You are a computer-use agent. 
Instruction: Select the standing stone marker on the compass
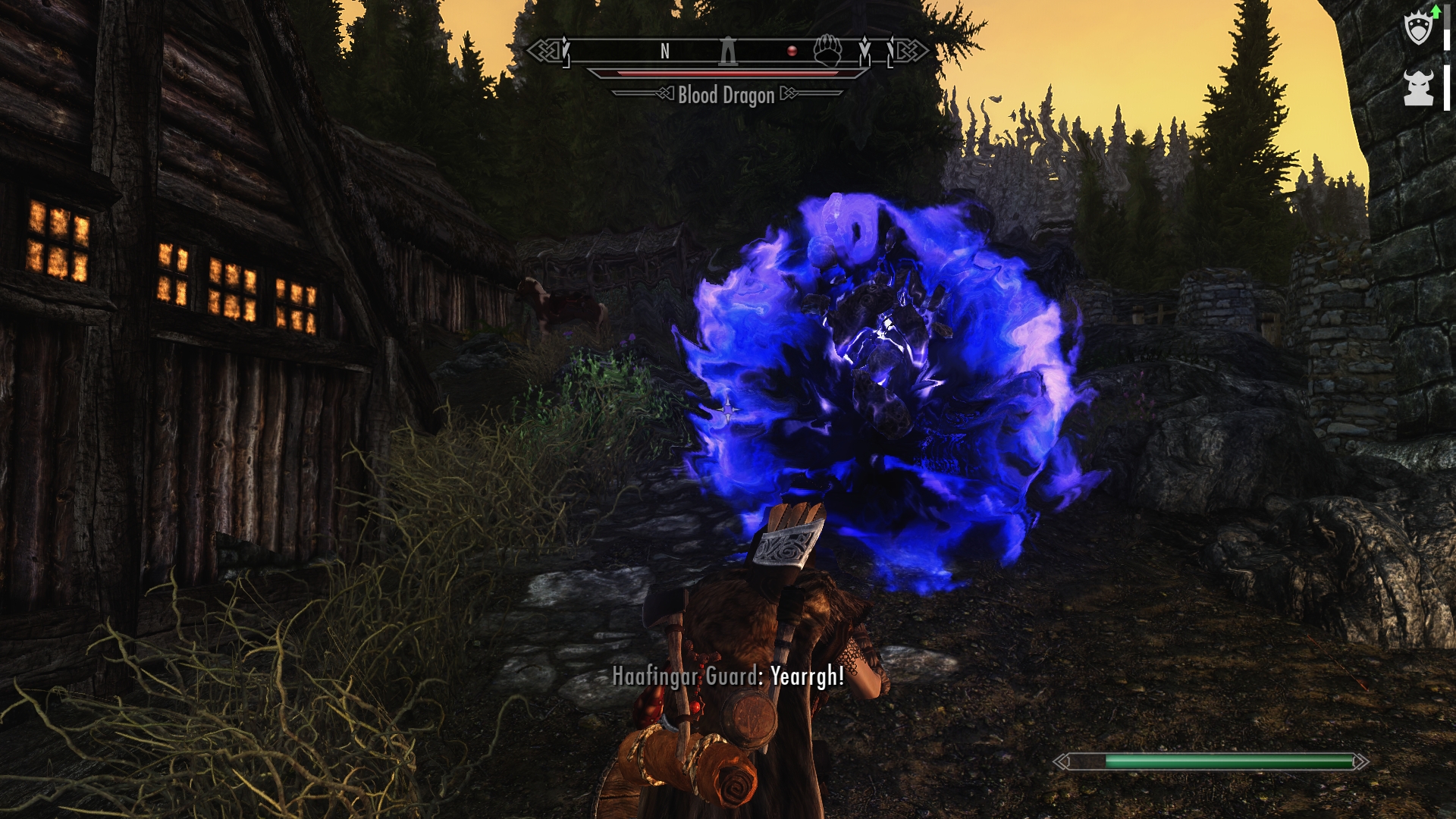click(728, 51)
